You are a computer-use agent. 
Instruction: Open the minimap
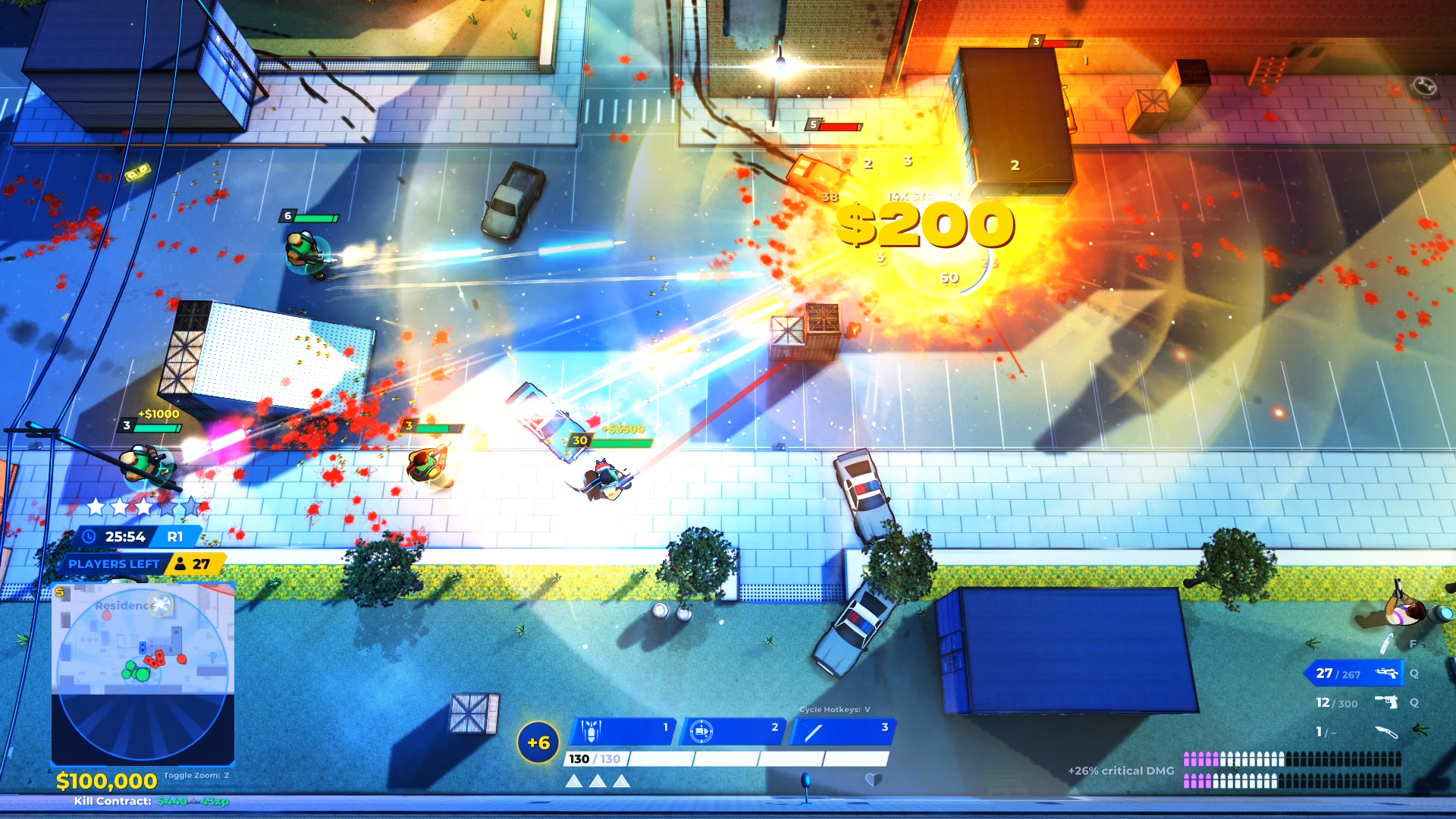(143, 673)
